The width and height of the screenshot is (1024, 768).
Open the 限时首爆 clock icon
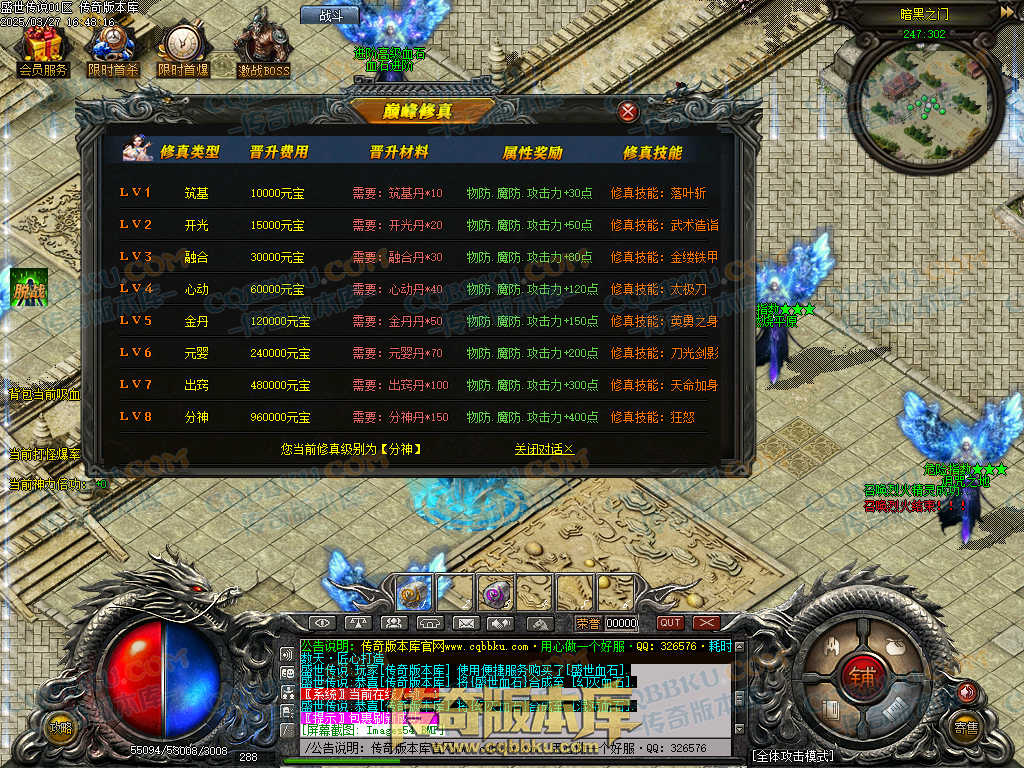coord(183,48)
